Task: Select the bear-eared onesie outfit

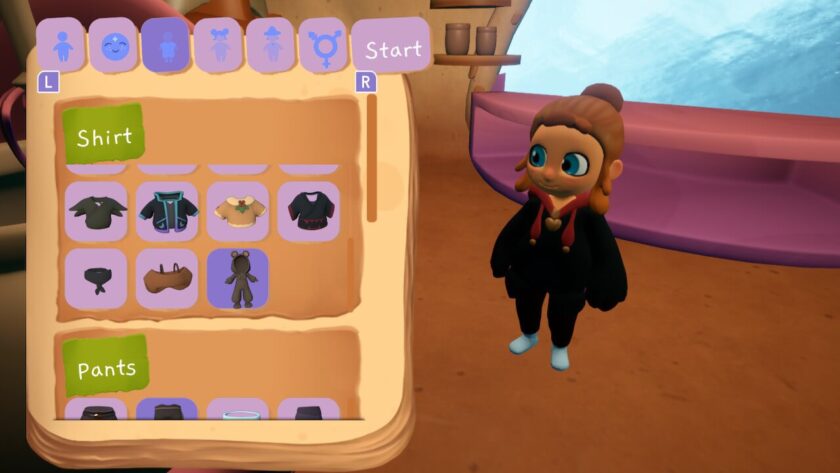Action: click(238, 278)
